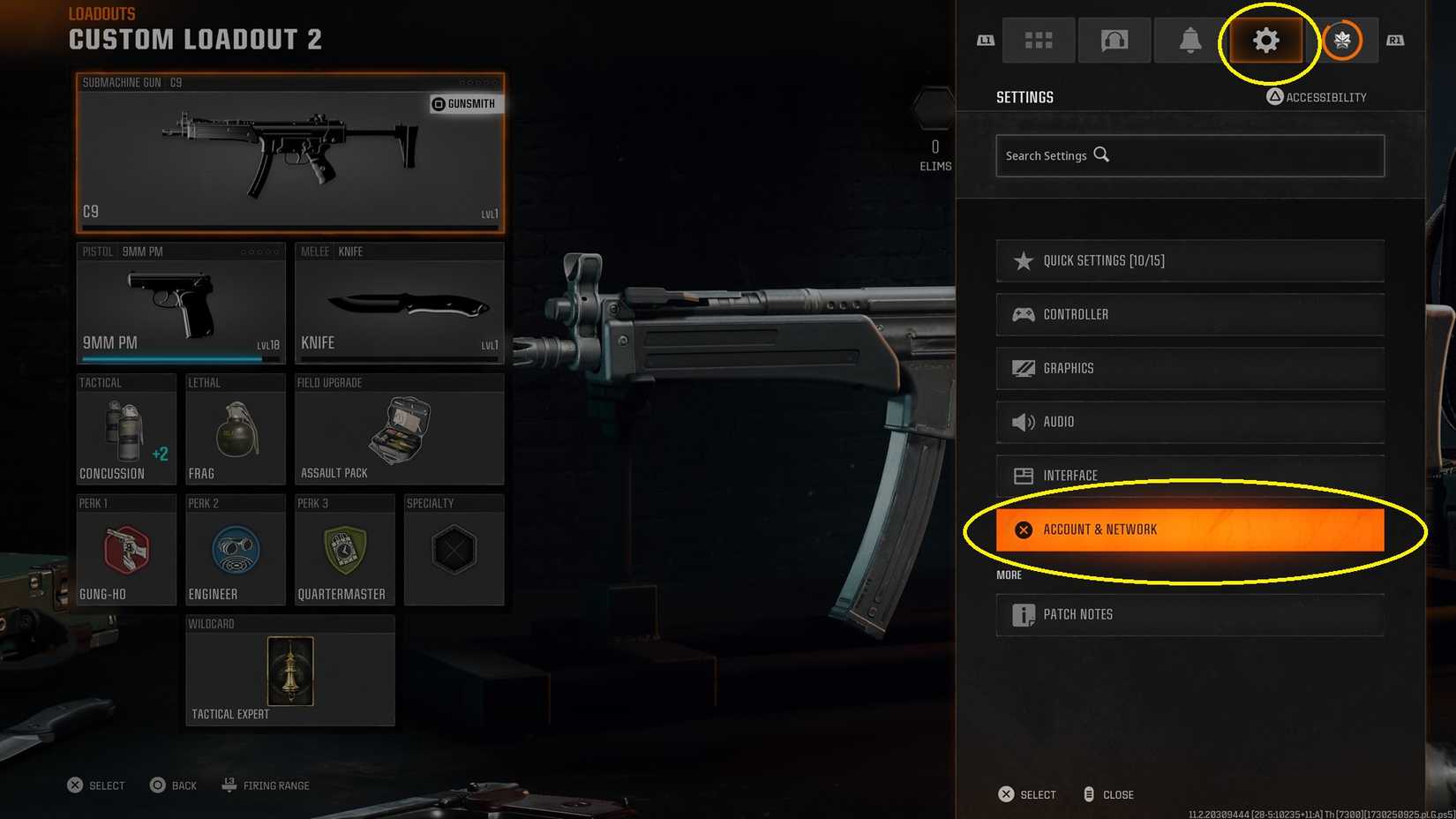Open Audio settings
The image size is (1456, 819).
tap(1190, 422)
